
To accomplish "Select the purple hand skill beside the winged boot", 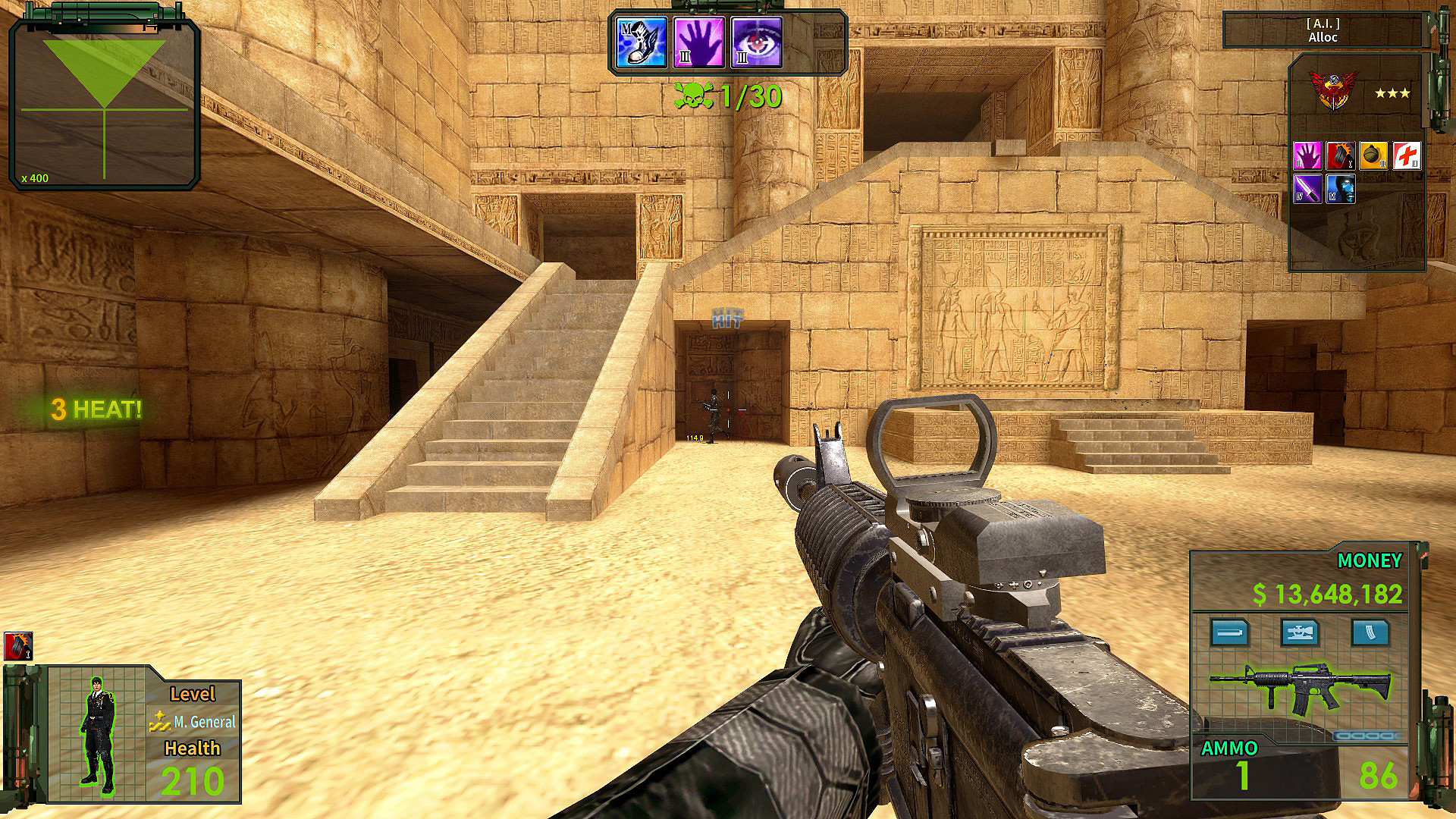I will click(699, 42).
